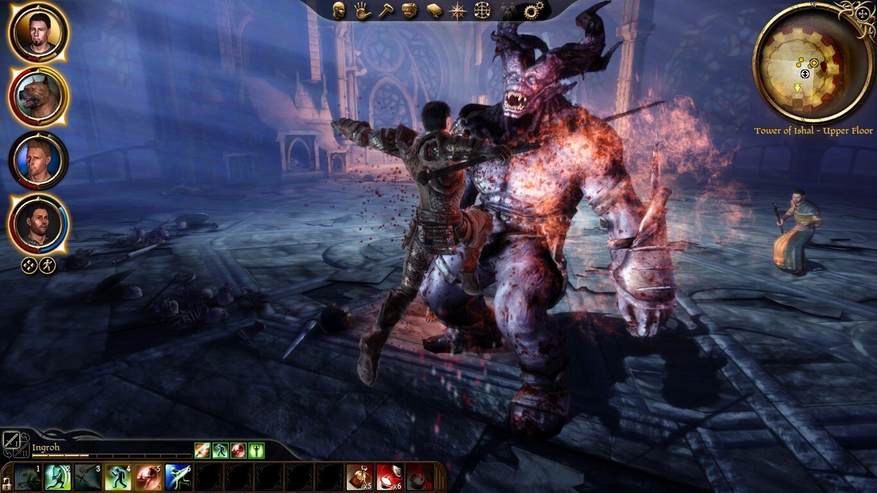Use the health poultice with x5 count
The image size is (877, 493).
click(360, 477)
